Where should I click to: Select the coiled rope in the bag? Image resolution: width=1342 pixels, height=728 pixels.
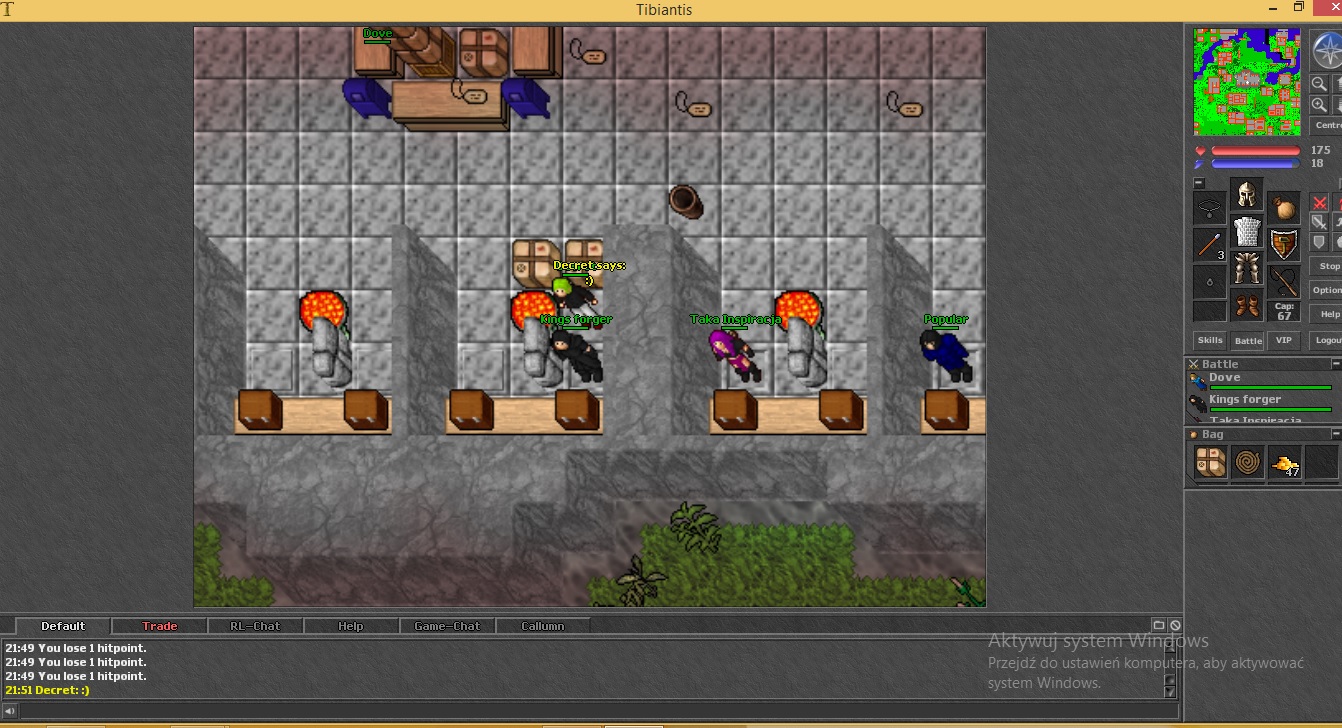point(1248,462)
